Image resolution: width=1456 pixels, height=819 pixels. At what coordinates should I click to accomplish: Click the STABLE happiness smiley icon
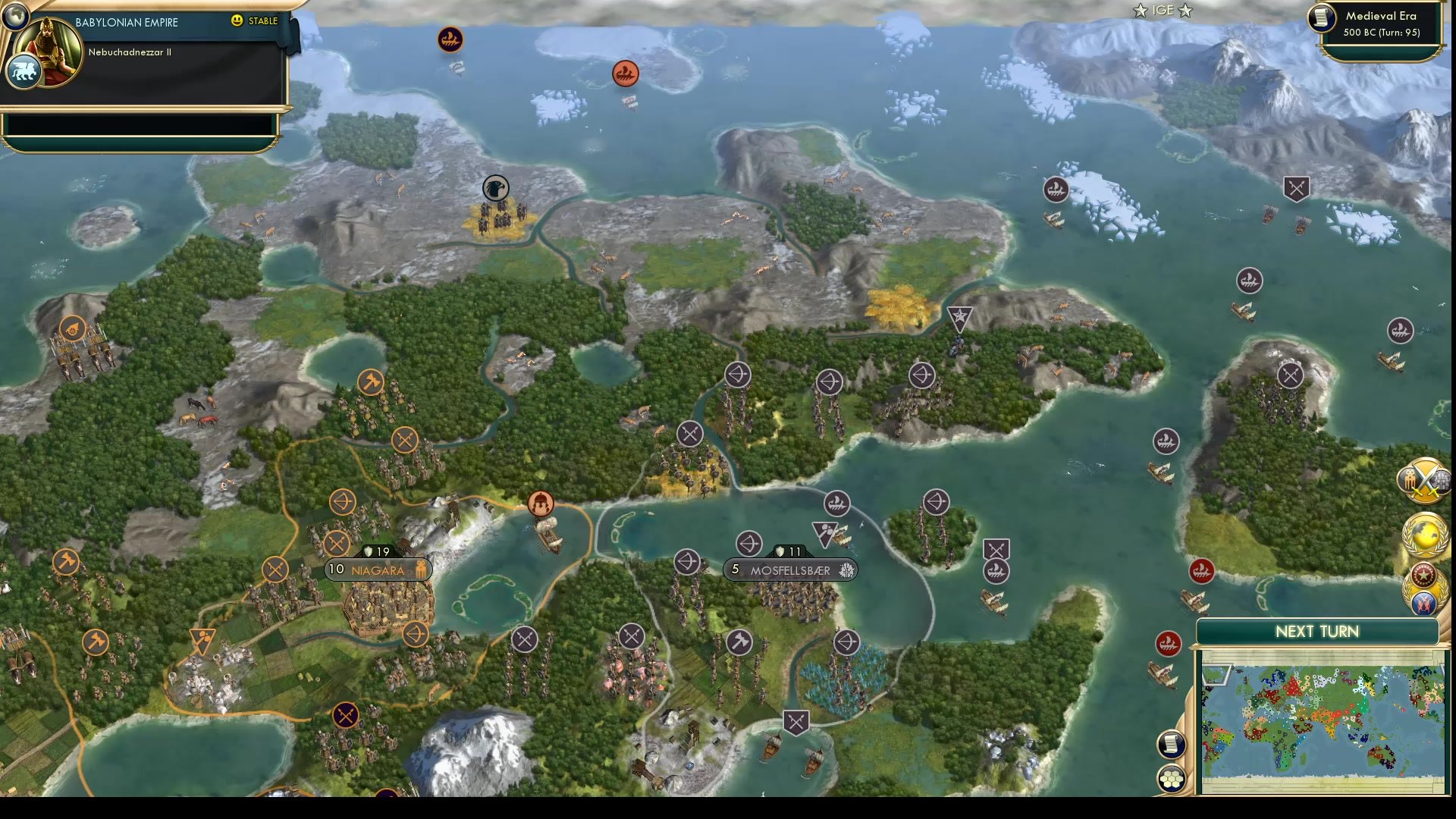237,21
